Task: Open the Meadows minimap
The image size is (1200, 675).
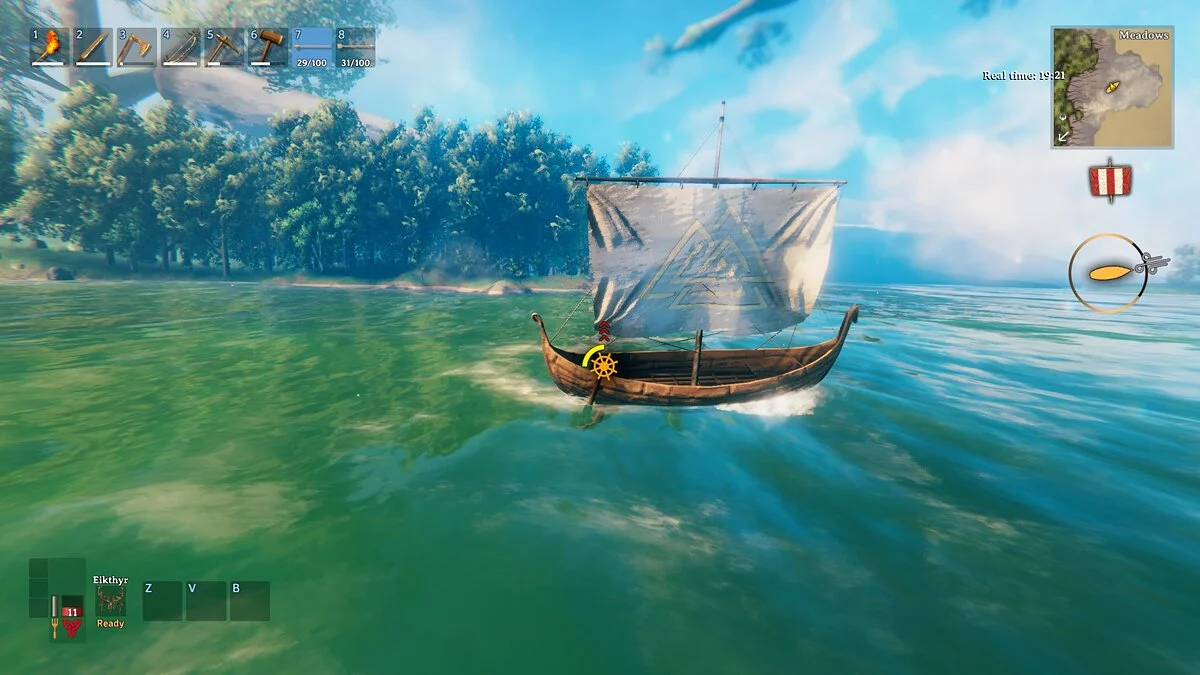Action: (x=1111, y=87)
